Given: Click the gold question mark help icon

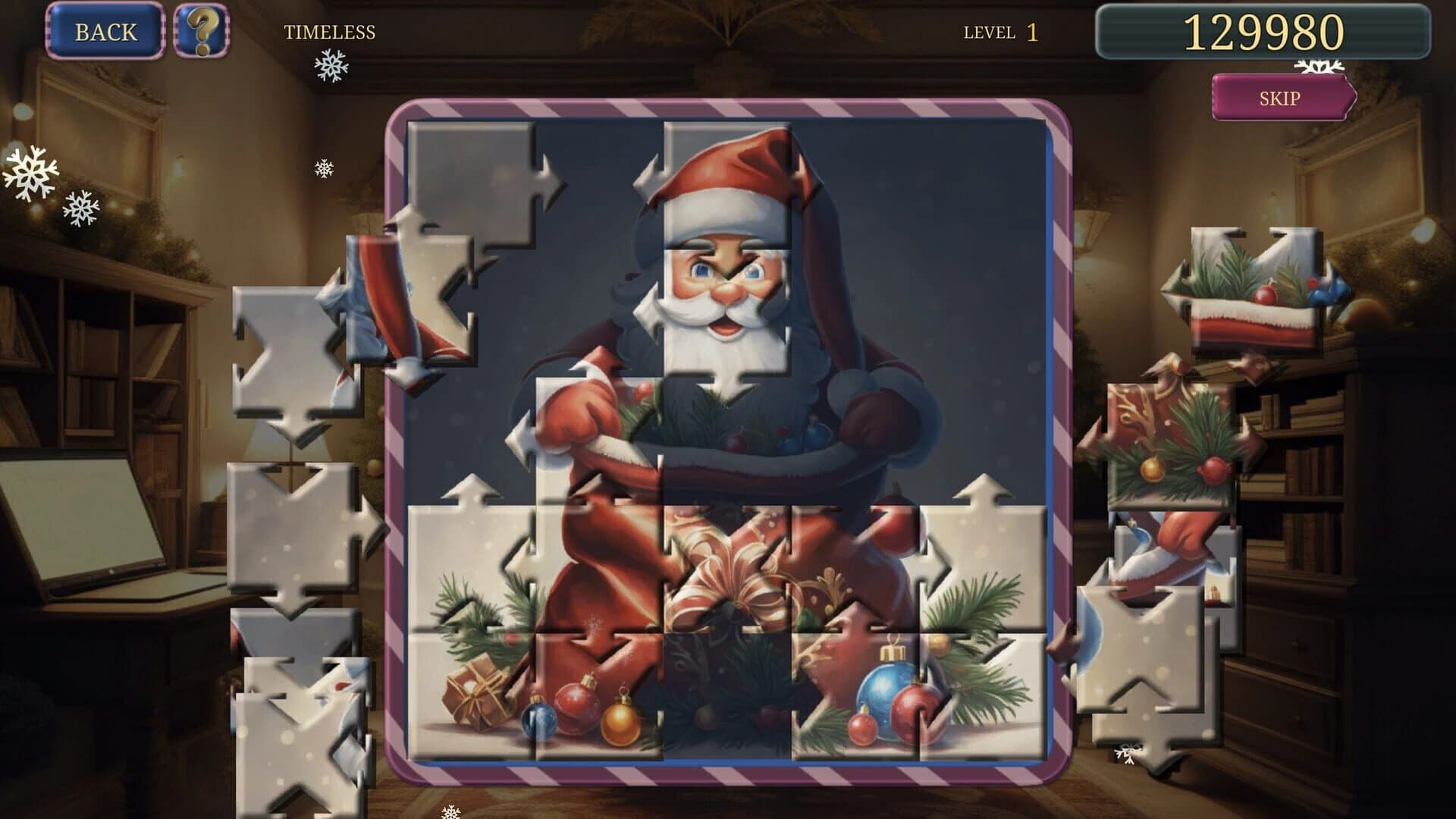Looking at the screenshot, I should [x=203, y=33].
